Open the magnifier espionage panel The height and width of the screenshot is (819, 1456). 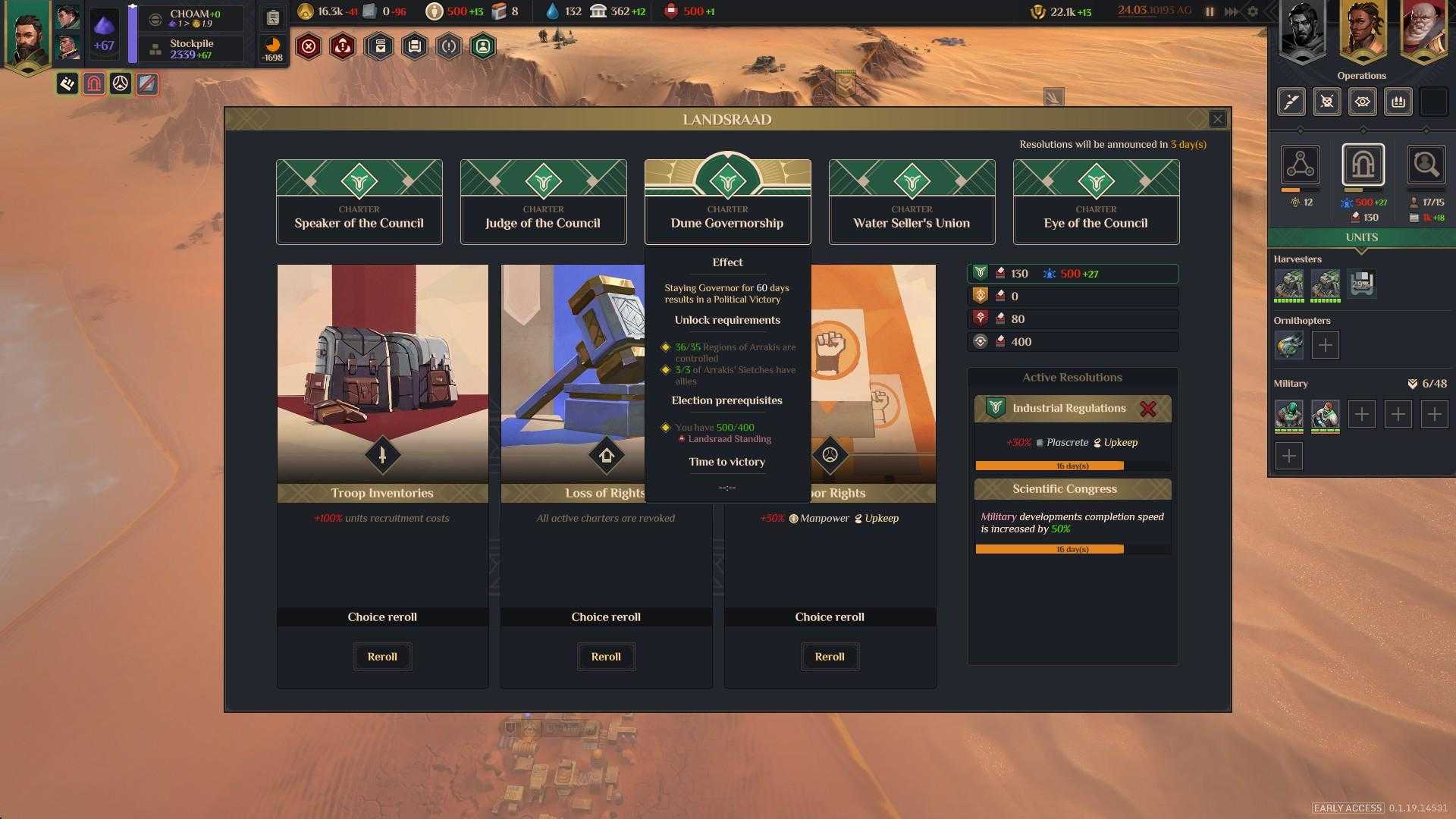point(1426,165)
